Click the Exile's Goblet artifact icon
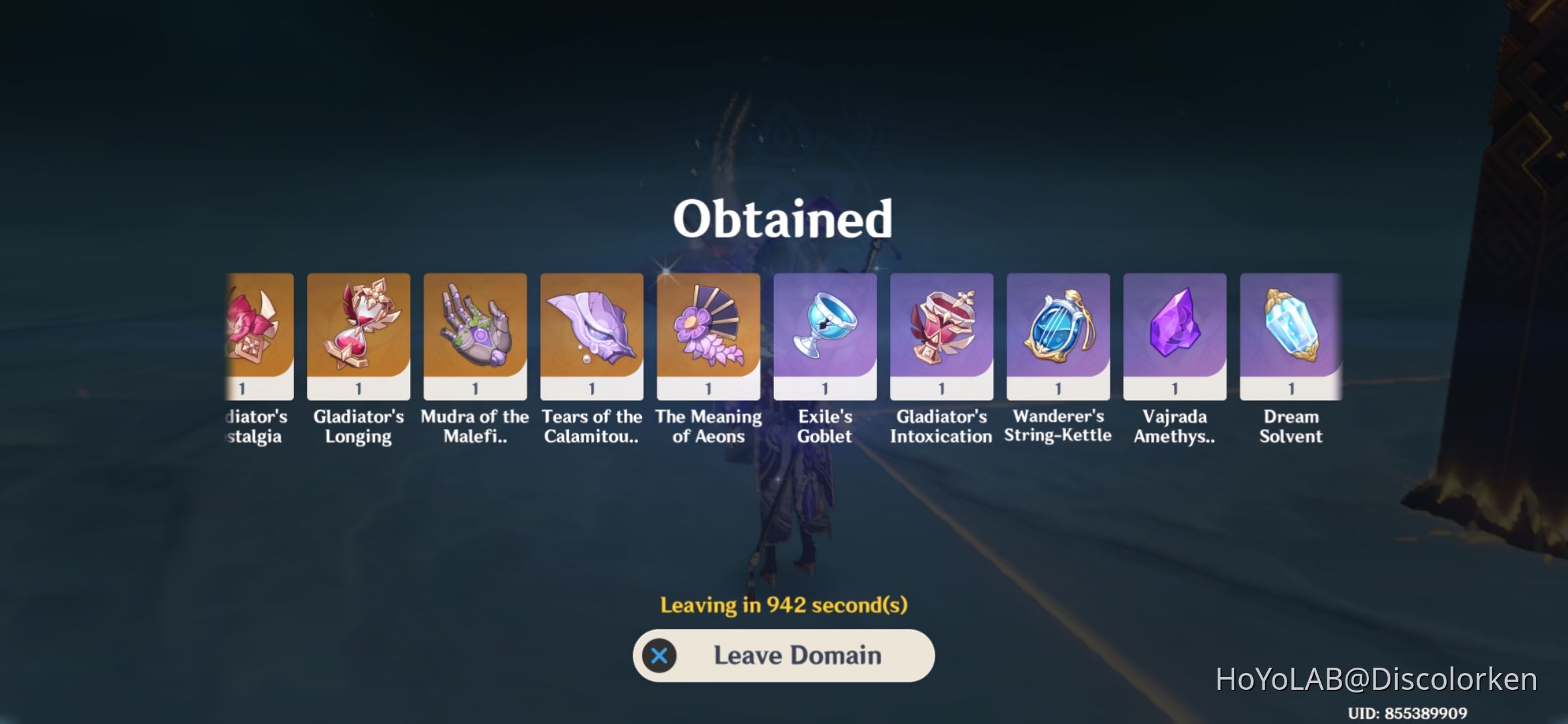1568x724 pixels. pyautogui.click(x=825, y=328)
